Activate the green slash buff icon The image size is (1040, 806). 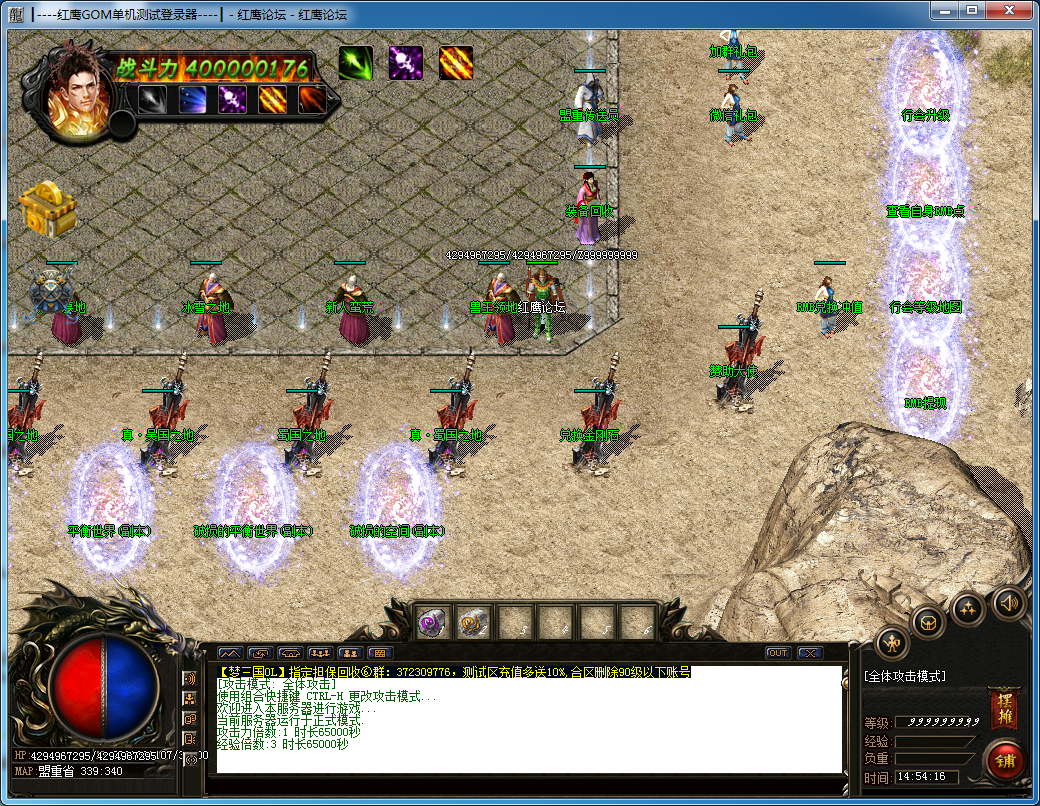(355, 63)
